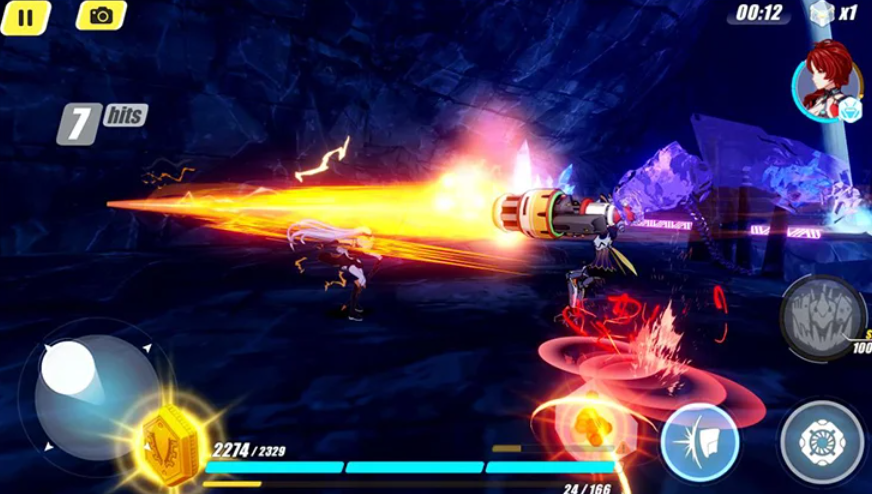Tap the basic attack button
This screenshot has width=872, height=494.
(x=822, y=442)
